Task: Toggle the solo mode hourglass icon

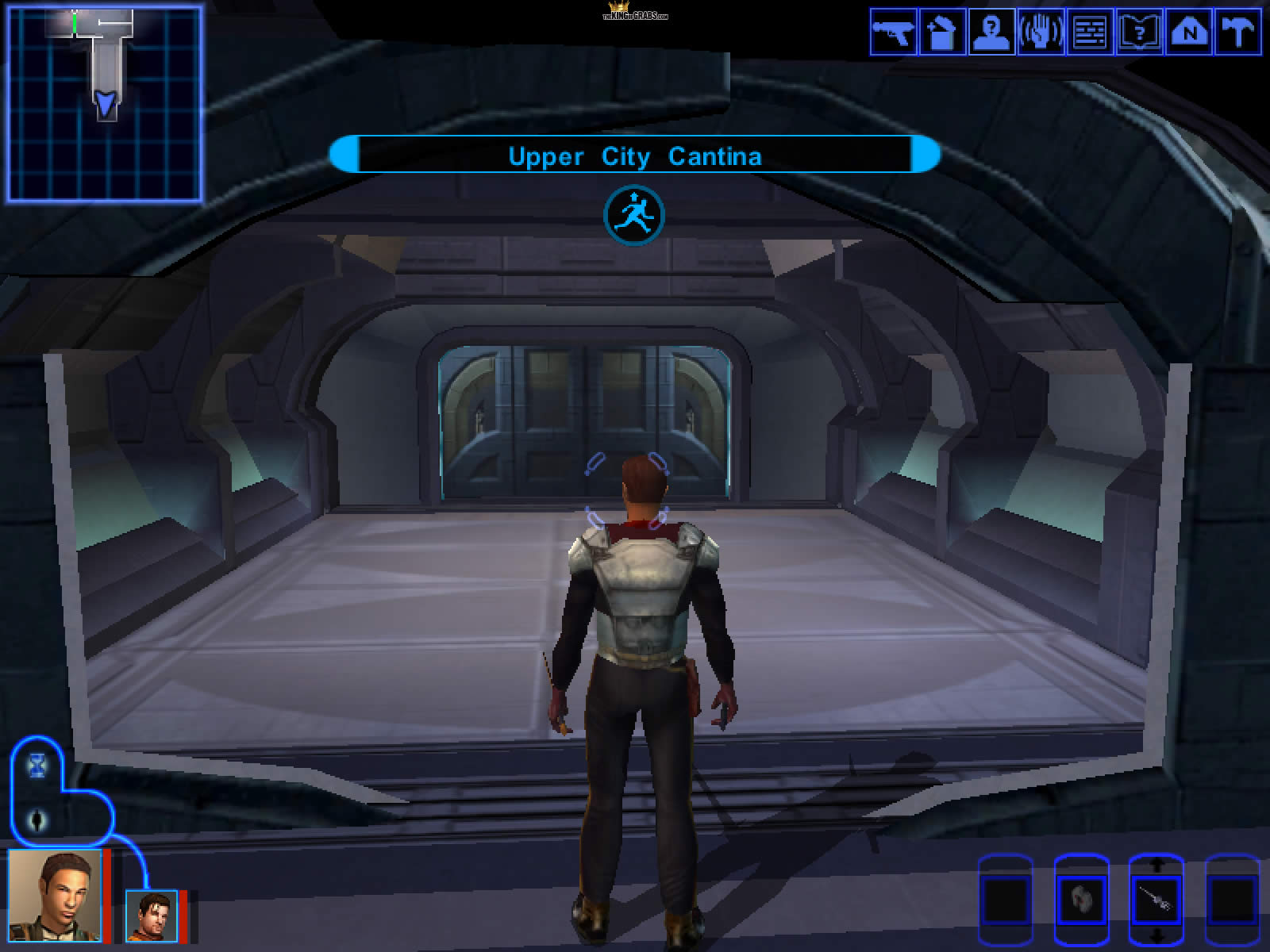Action: pos(37,766)
